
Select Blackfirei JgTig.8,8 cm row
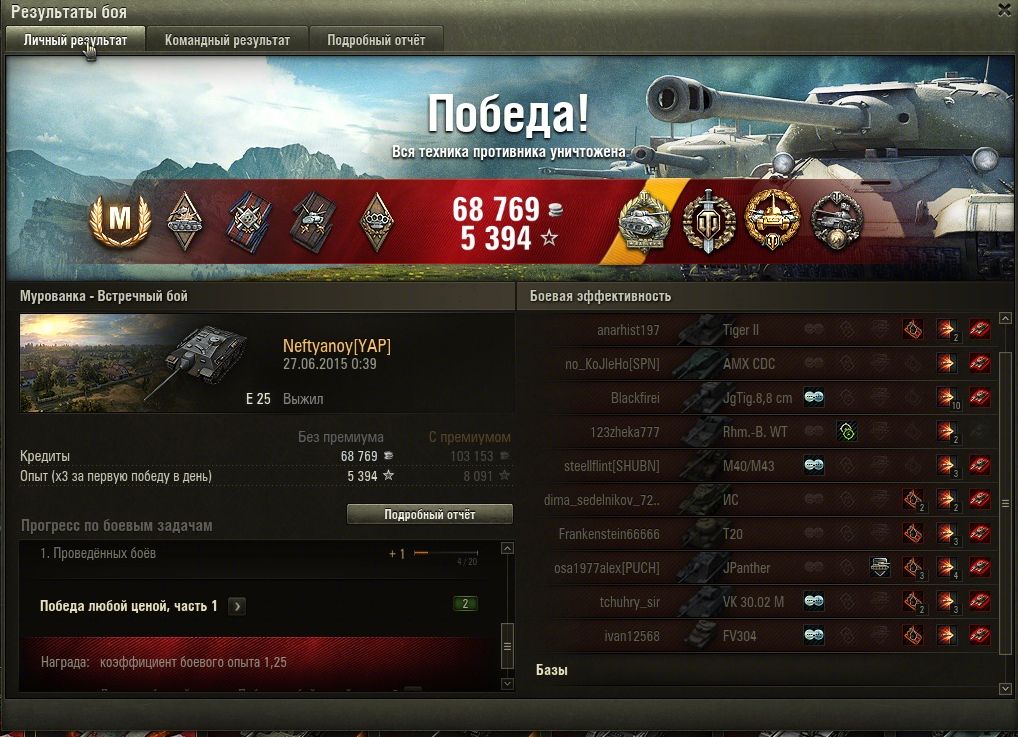760,398
